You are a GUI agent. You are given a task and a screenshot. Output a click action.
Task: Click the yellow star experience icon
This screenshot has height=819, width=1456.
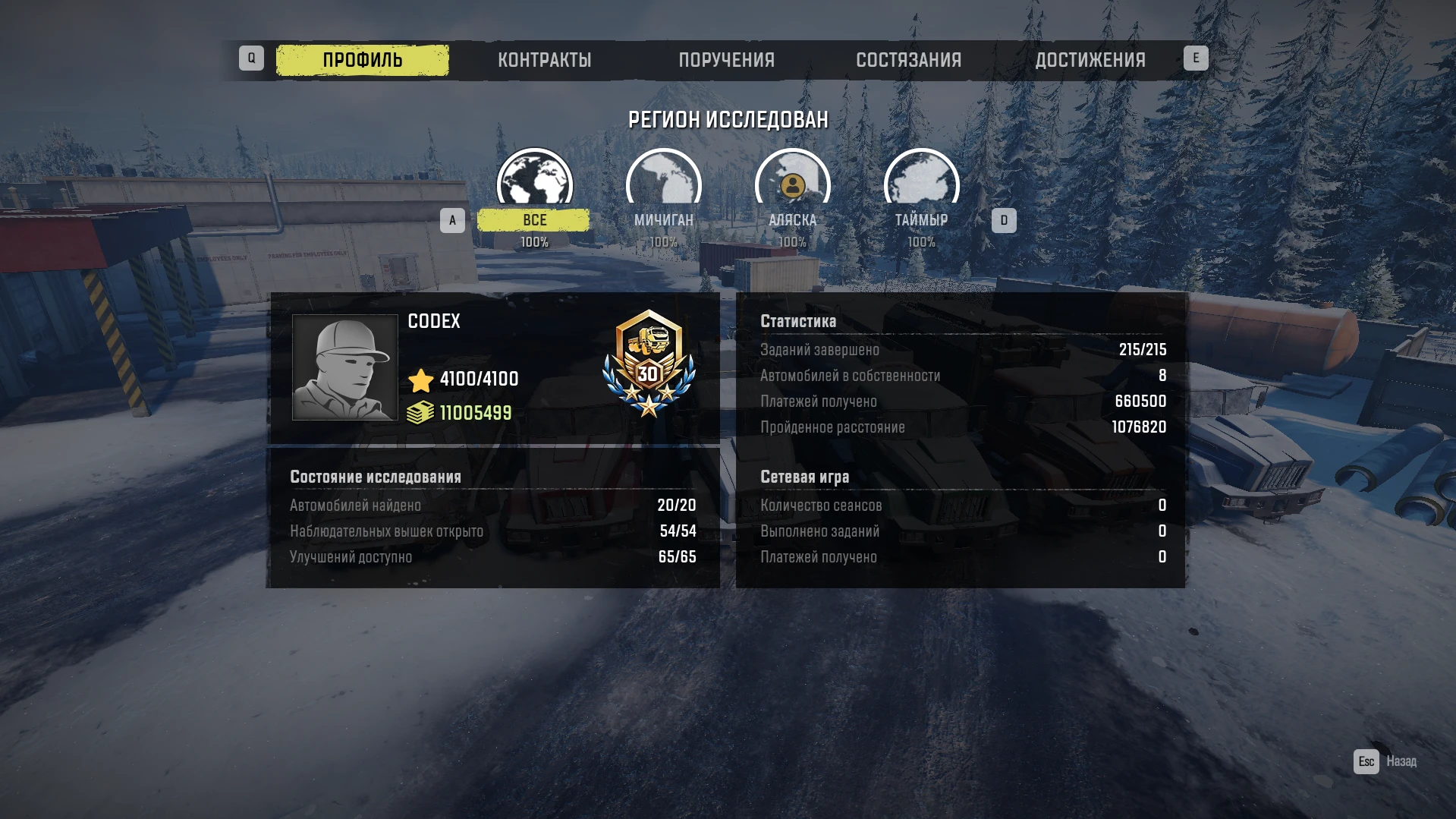421,380
